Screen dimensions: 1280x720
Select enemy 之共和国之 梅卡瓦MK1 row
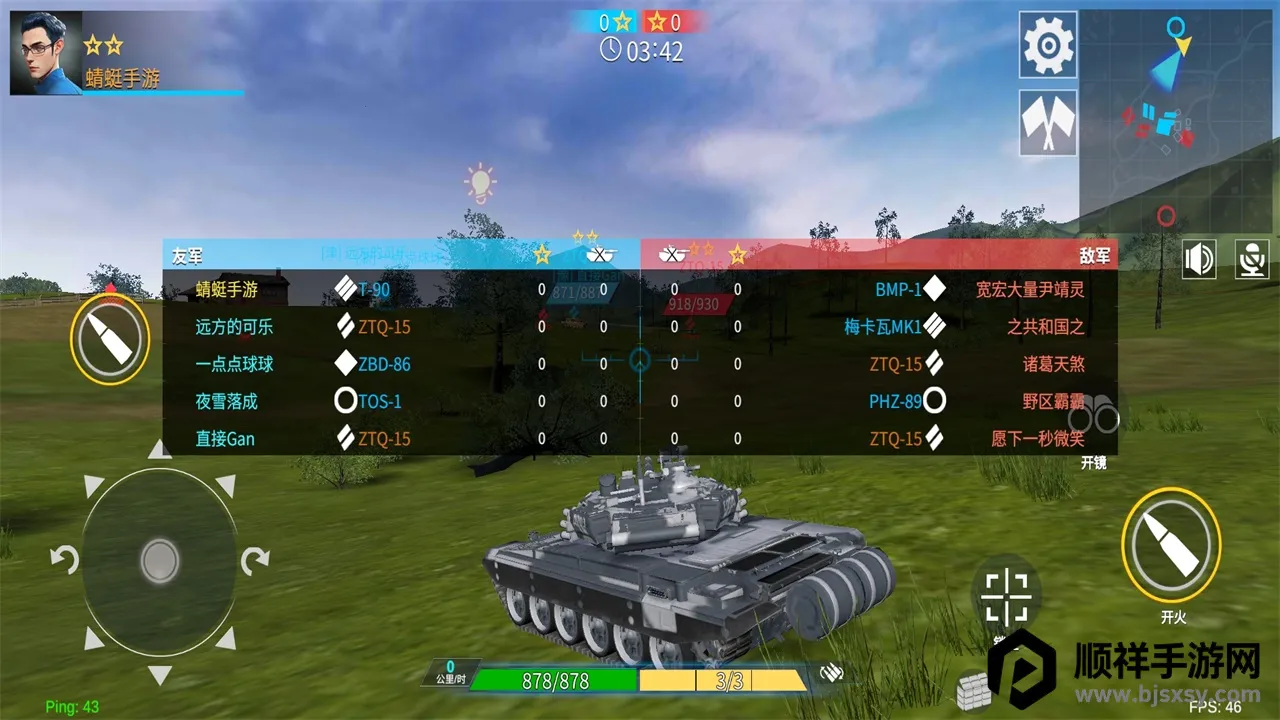[x=880, y=327]
